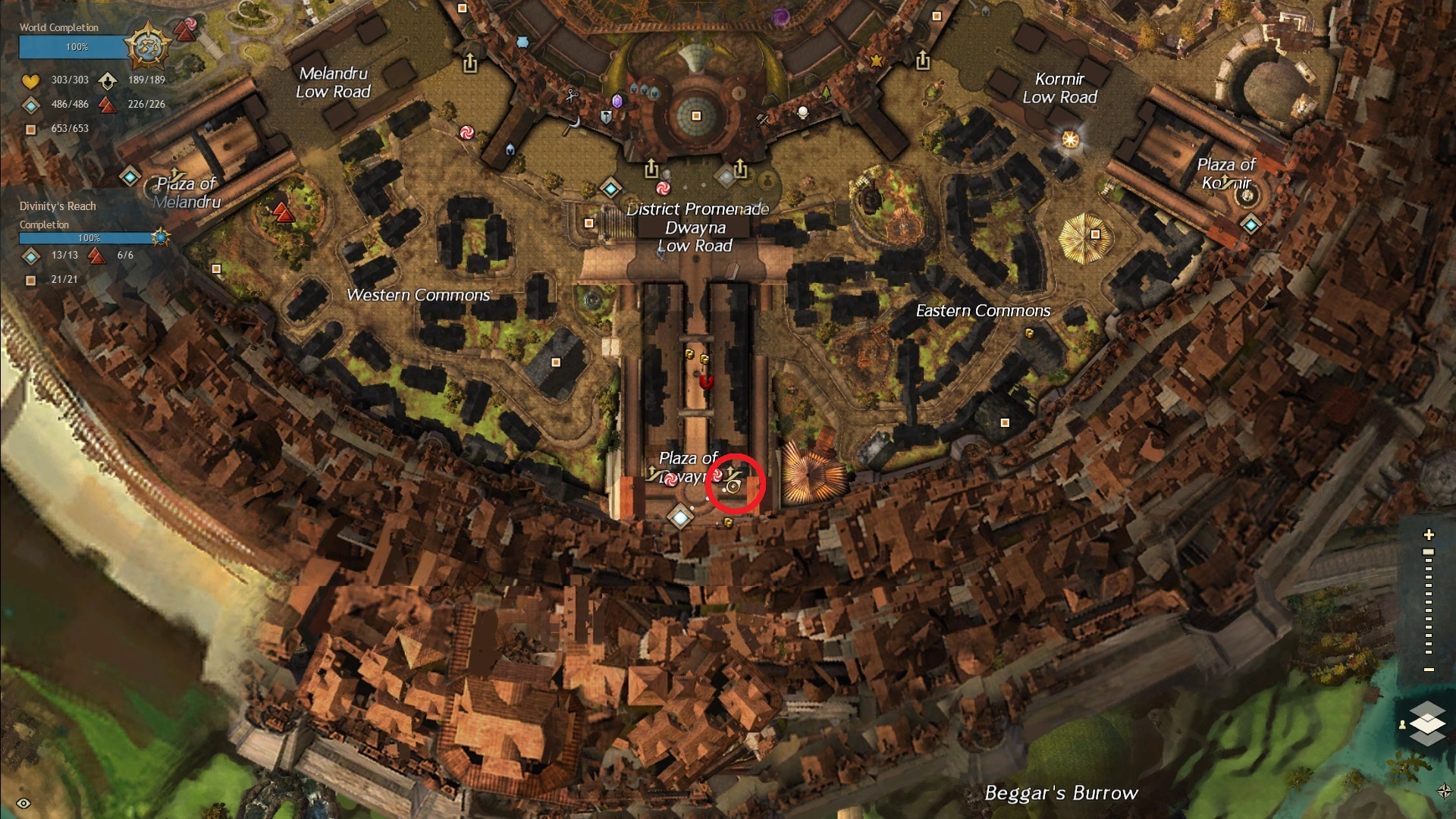Click the compass rose icon
The height and width of the screenshot is (819, 1456).
click(1444, 791)
